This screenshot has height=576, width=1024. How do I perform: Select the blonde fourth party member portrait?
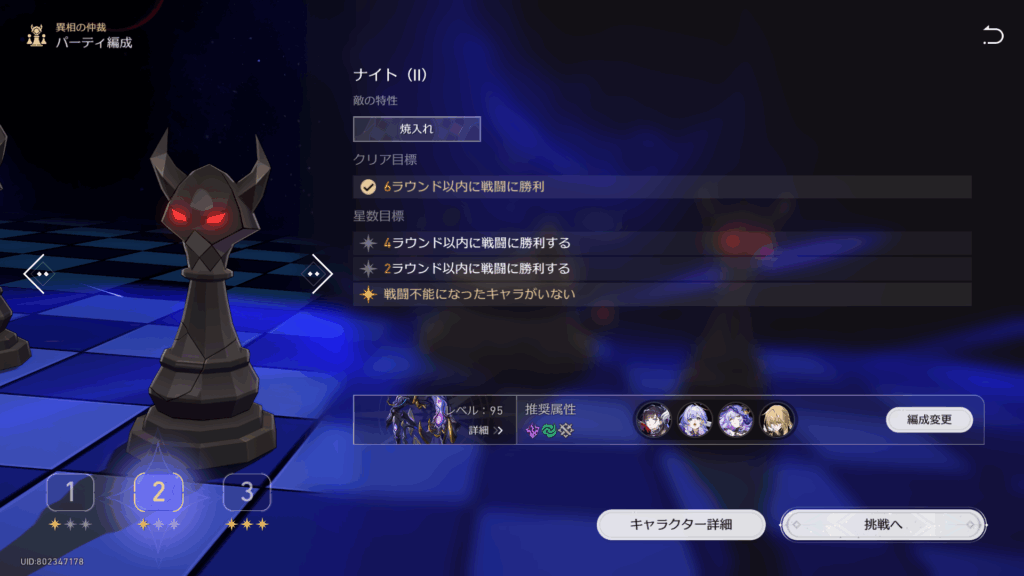777,420
